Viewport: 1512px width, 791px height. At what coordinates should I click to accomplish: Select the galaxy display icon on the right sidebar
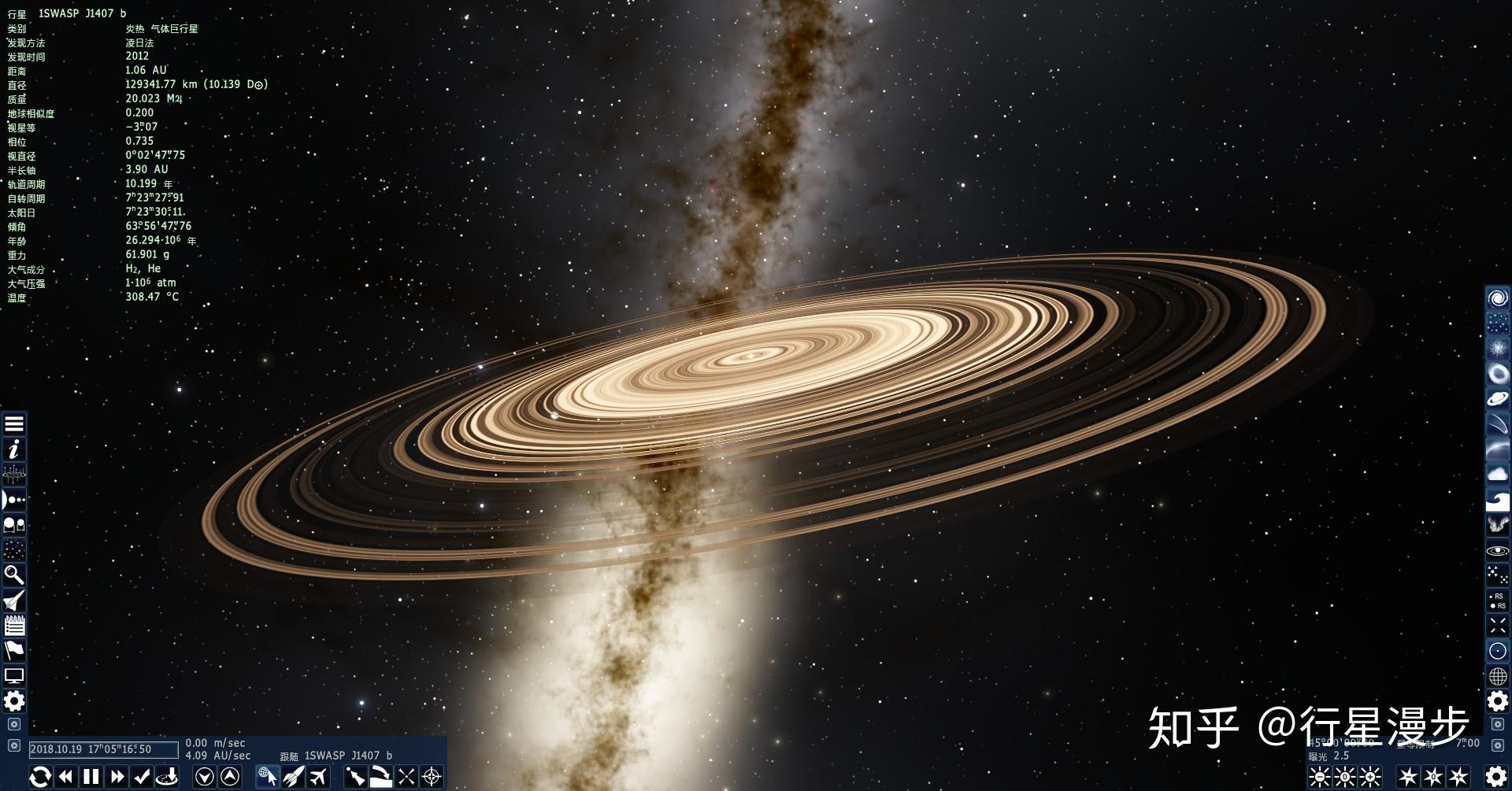1497,298
